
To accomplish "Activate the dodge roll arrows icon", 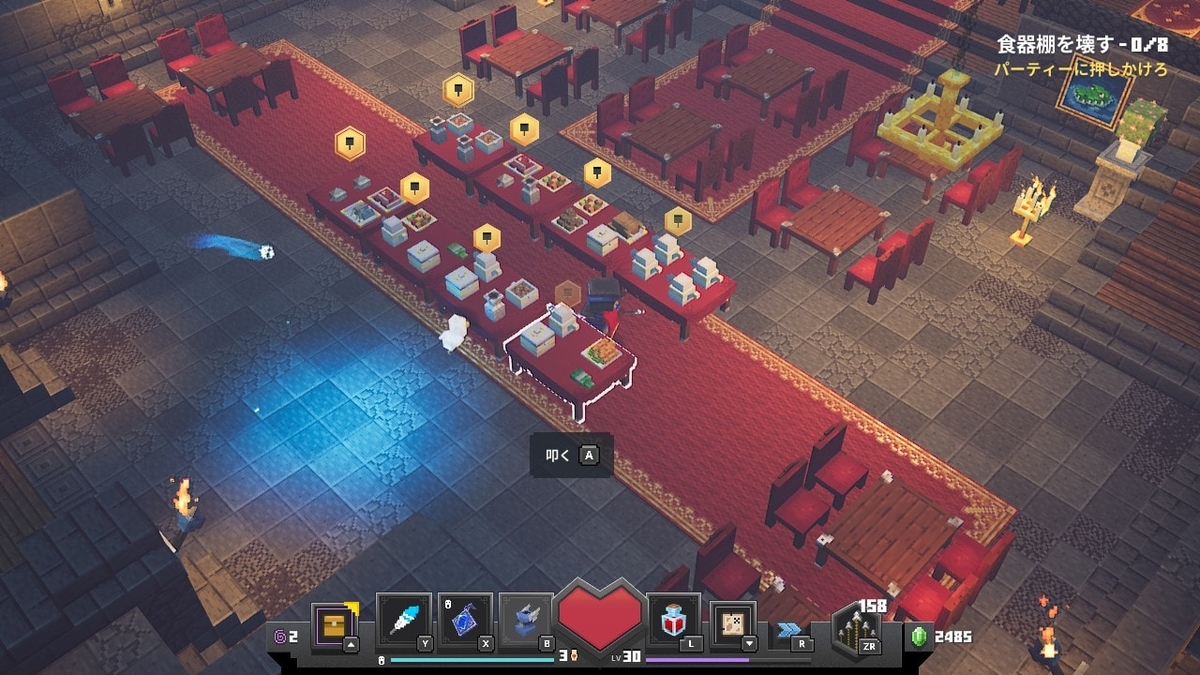I will click(x=791, y=631).
